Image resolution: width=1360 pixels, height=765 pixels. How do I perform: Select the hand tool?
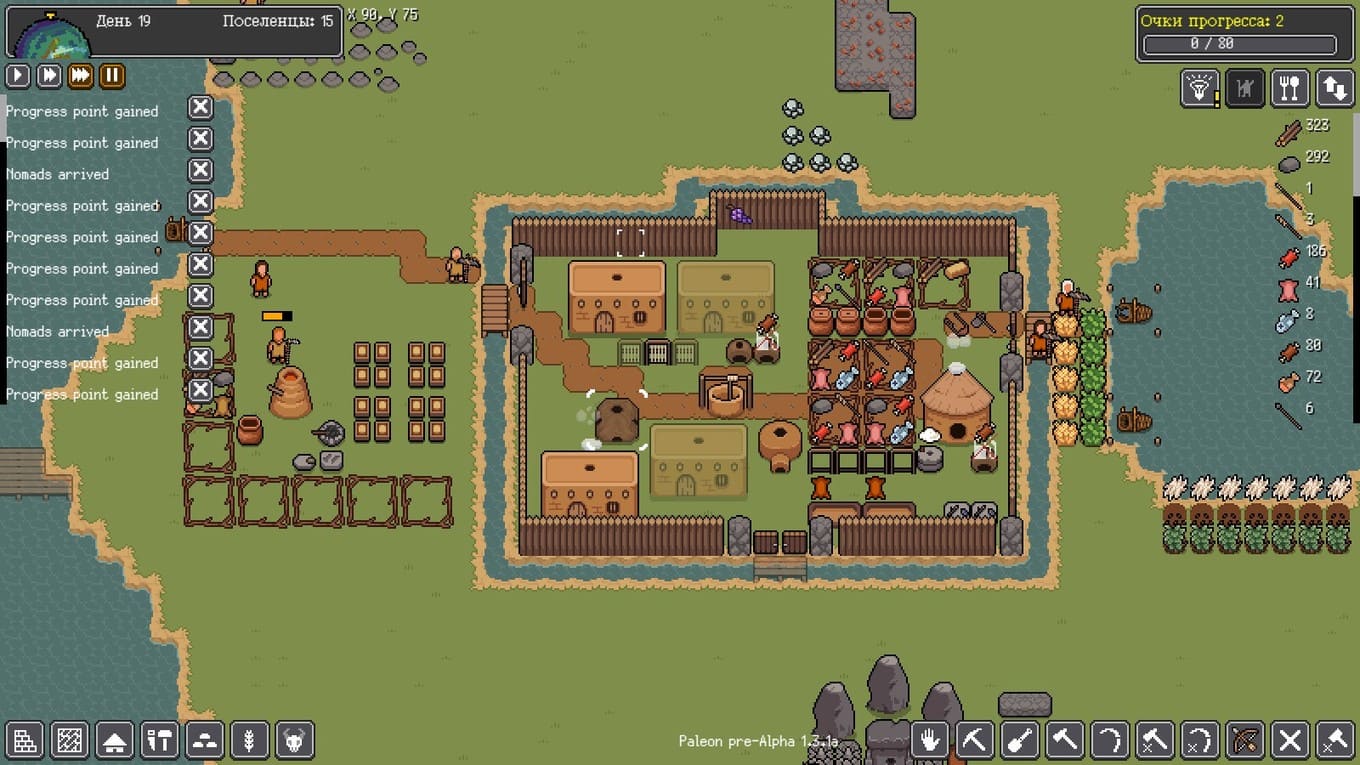930,740
